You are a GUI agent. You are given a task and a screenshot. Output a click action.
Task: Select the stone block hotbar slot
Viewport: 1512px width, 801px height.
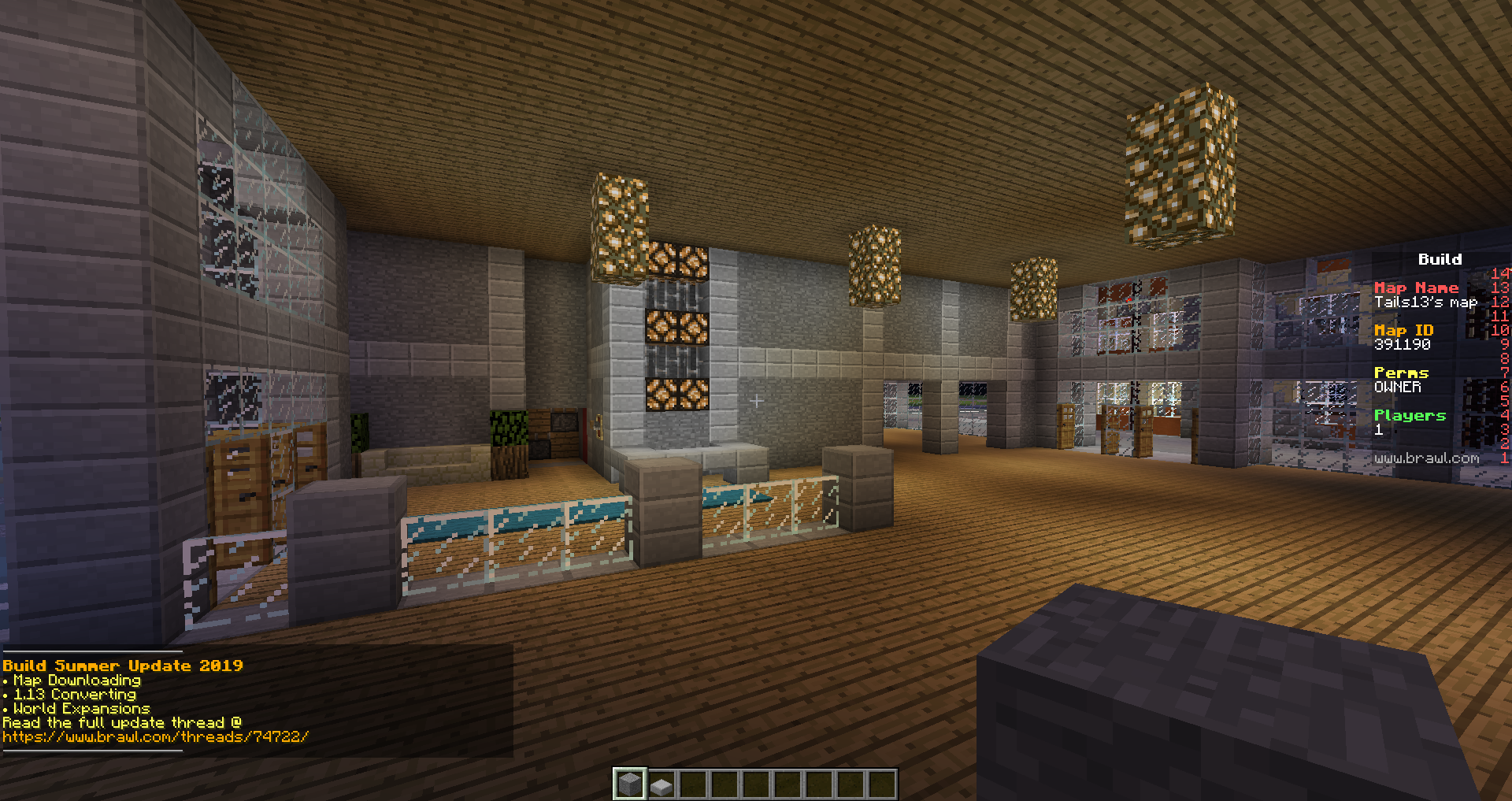(629, 784)
